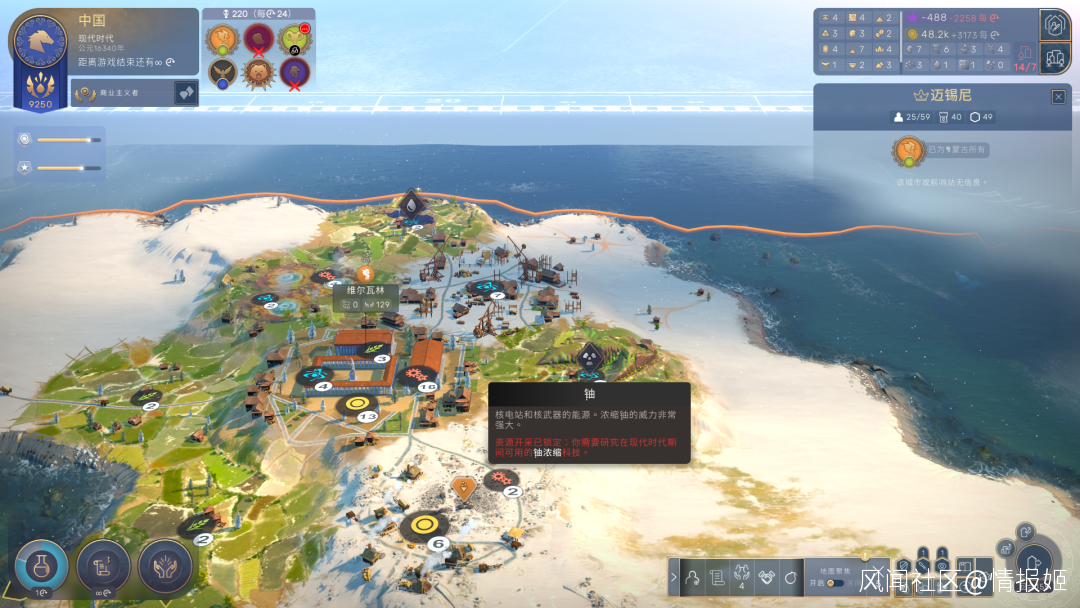The height and width of the screenshot is (608, 1080).
Task: Open the civics panel next to 商业主义者
Action: [186, 93]
